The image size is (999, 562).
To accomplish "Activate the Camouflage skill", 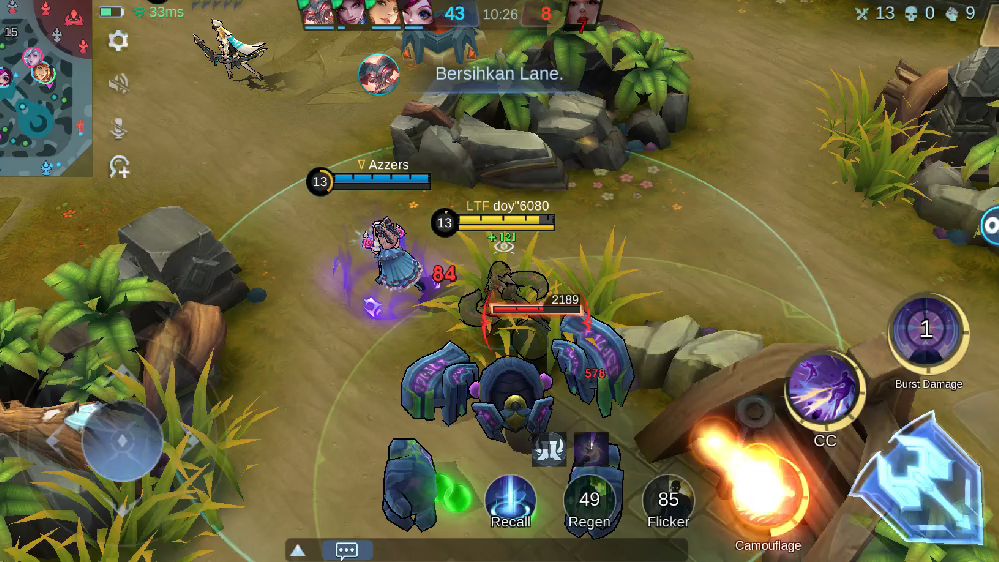I will [767, 492].
